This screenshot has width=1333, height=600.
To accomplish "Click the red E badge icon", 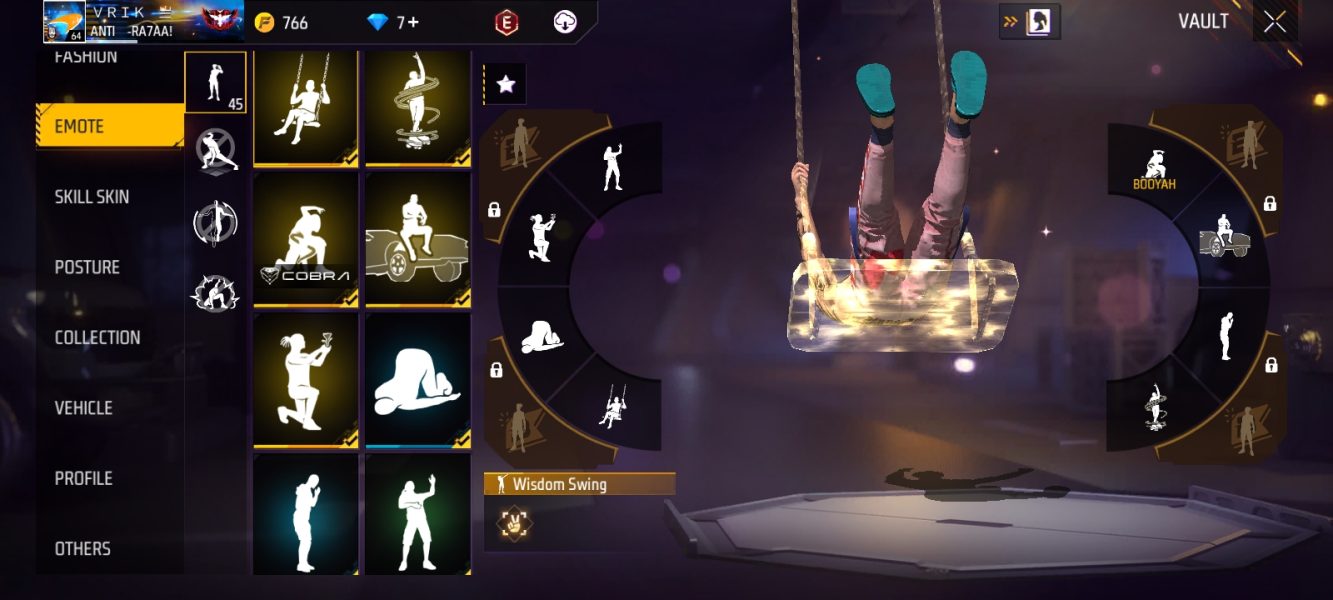I will pyautogui.click(x=507, y=22).
